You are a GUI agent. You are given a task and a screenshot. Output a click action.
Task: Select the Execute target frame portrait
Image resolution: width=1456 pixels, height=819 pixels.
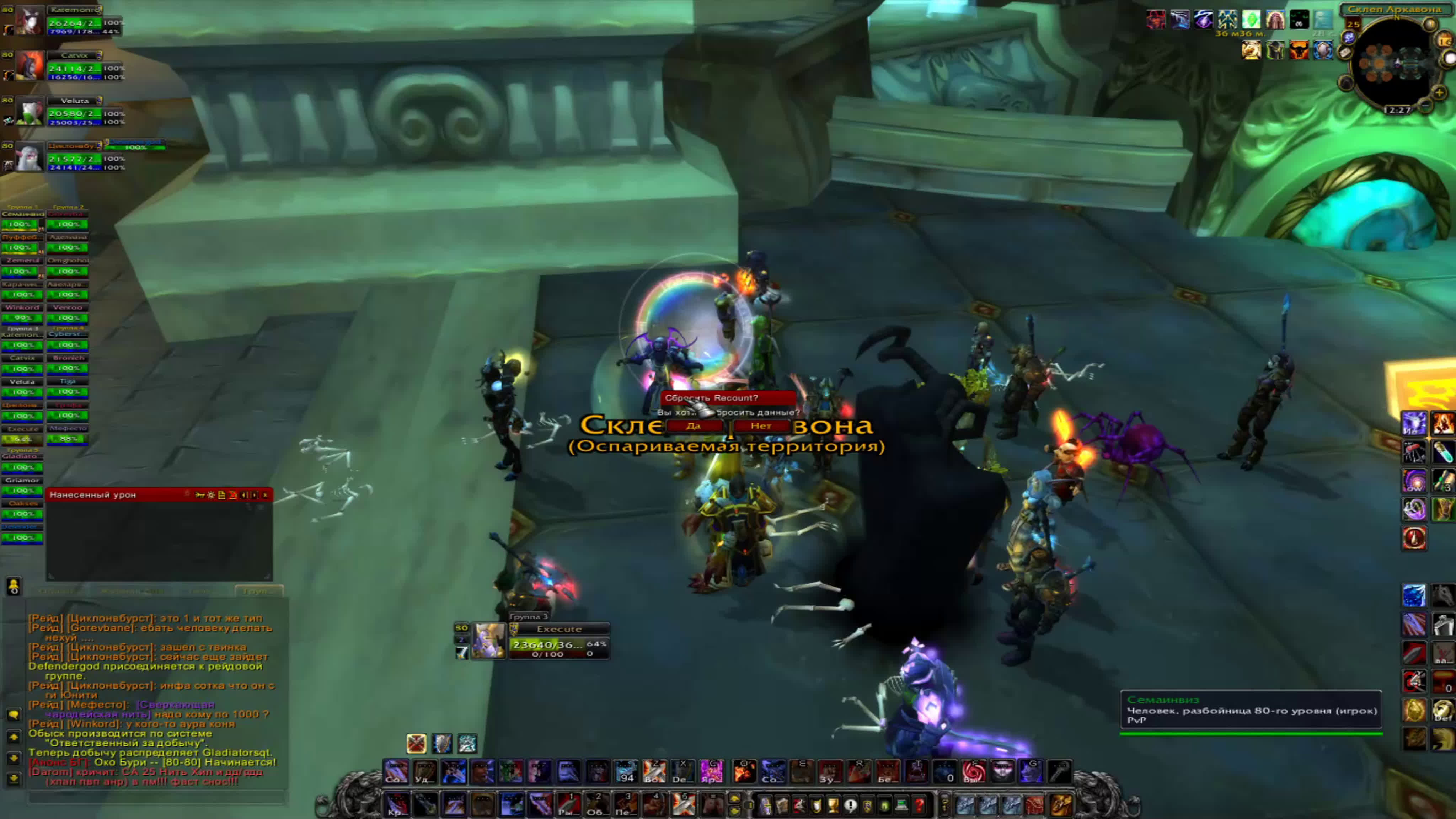coord(489,641)
